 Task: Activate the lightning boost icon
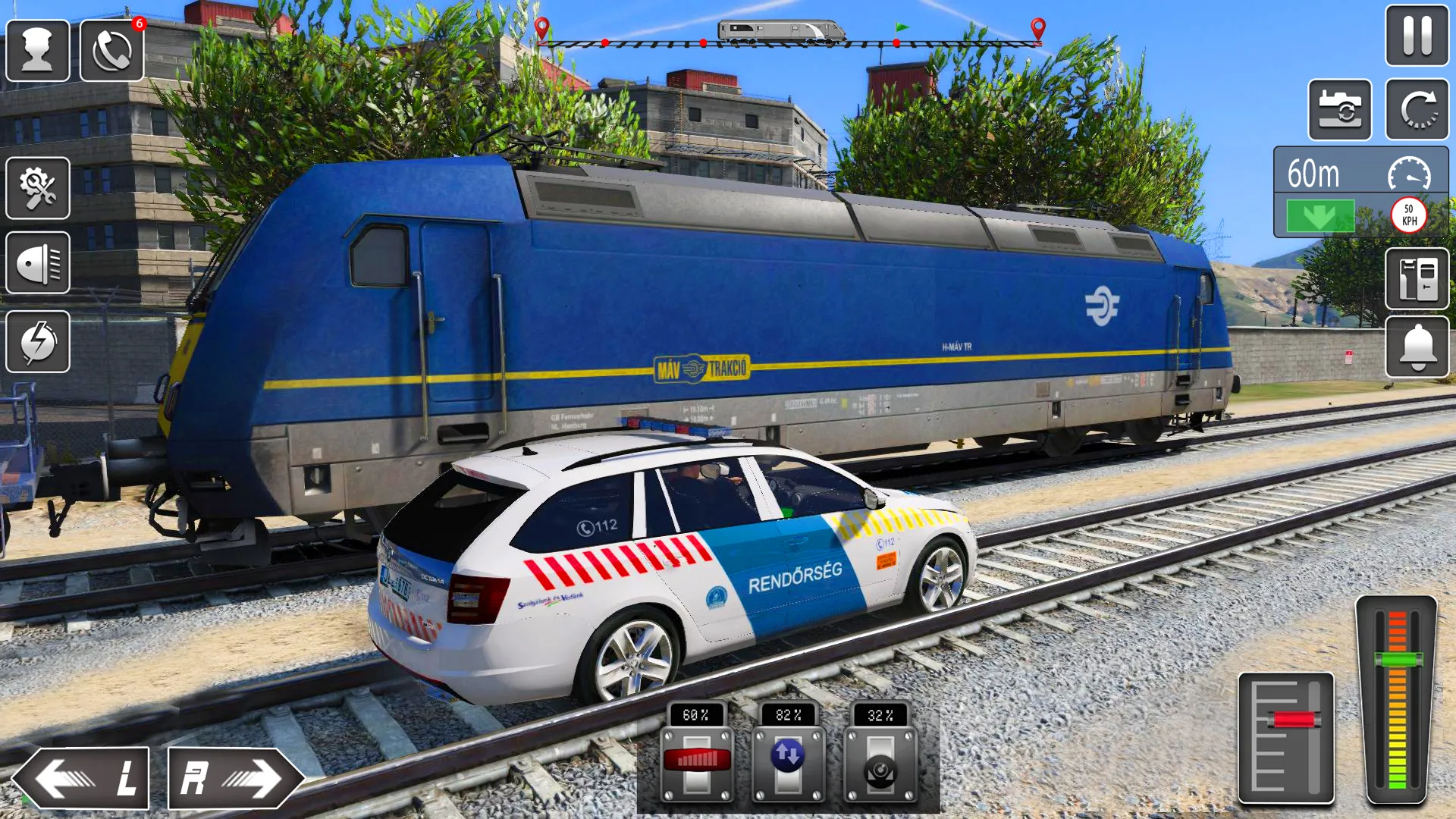[37, 340]
